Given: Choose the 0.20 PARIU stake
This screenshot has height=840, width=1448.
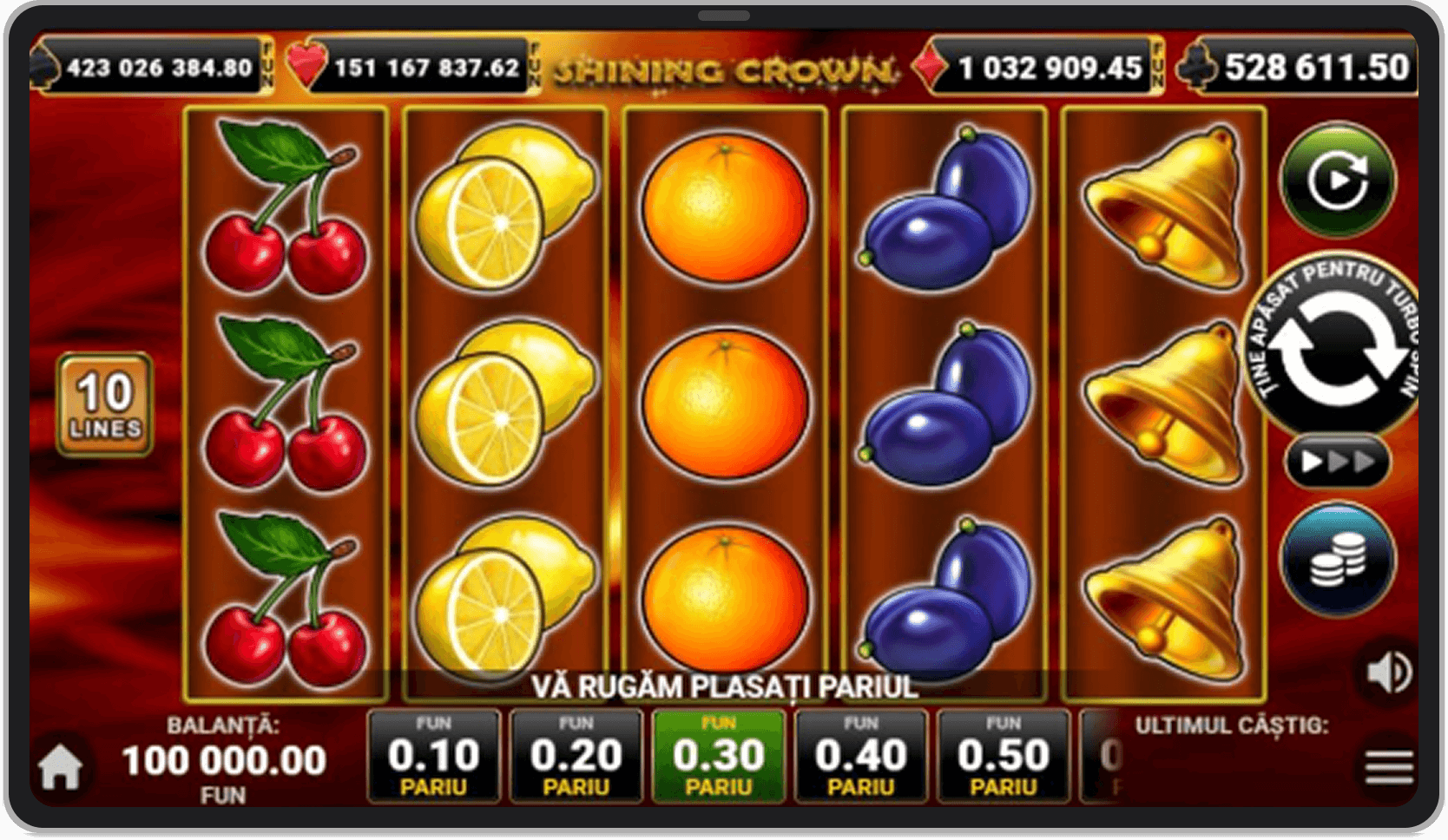Looking at the screenshot, I should pyautogui.click(x=576, y=757).
